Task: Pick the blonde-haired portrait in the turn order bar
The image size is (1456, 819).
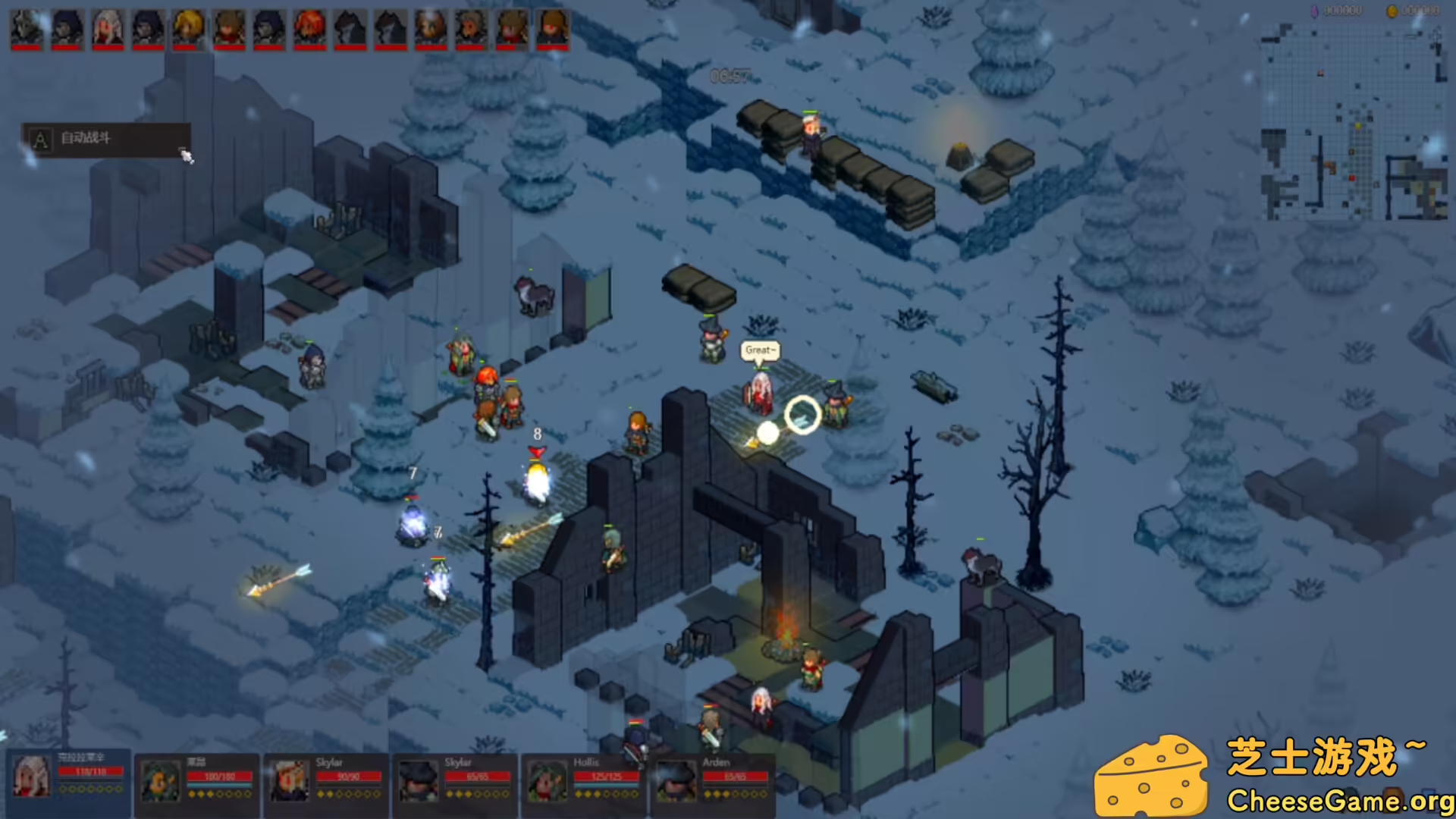Action: pos(189,29)
